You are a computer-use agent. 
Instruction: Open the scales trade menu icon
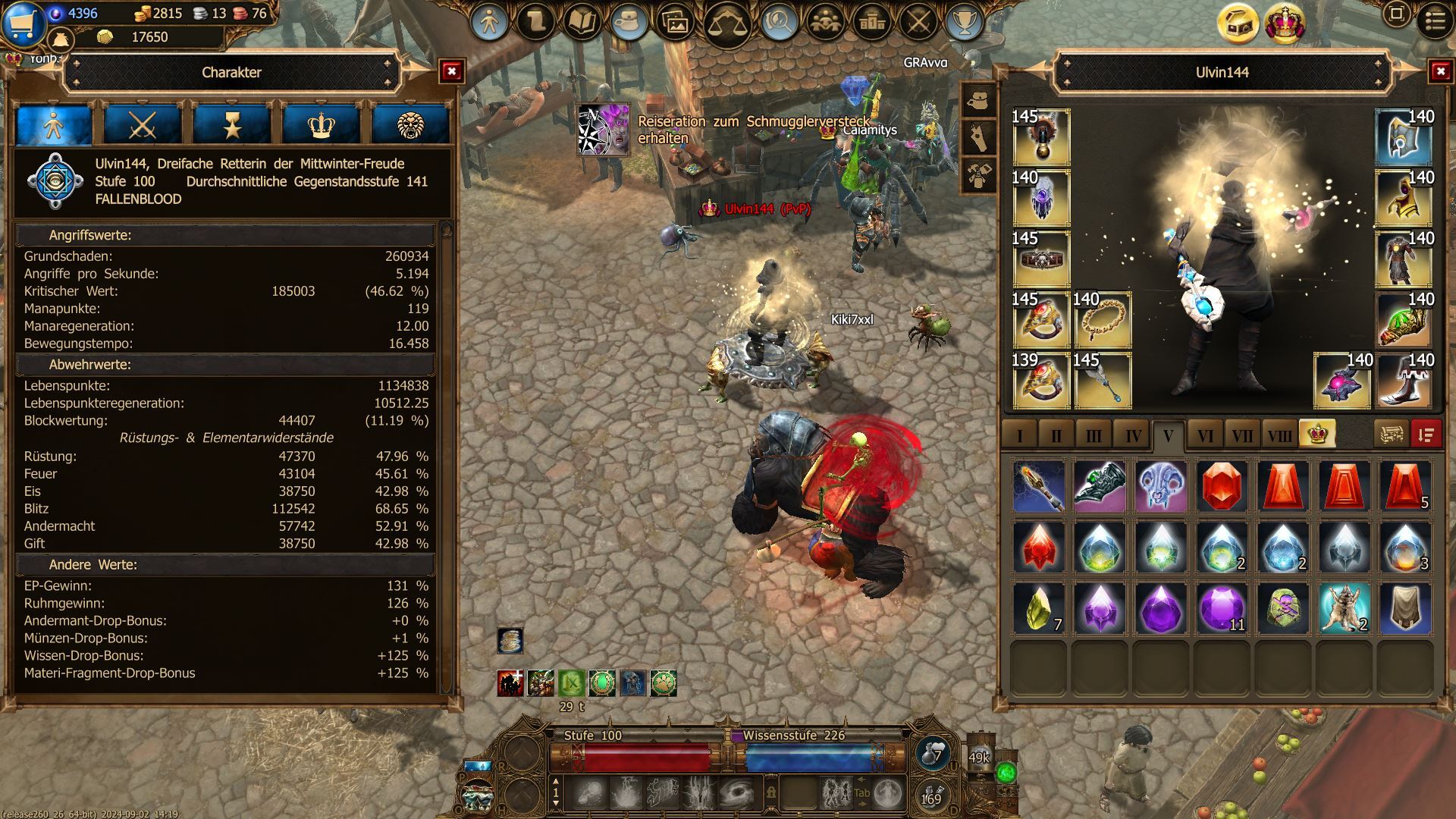[x=726, y=24]
